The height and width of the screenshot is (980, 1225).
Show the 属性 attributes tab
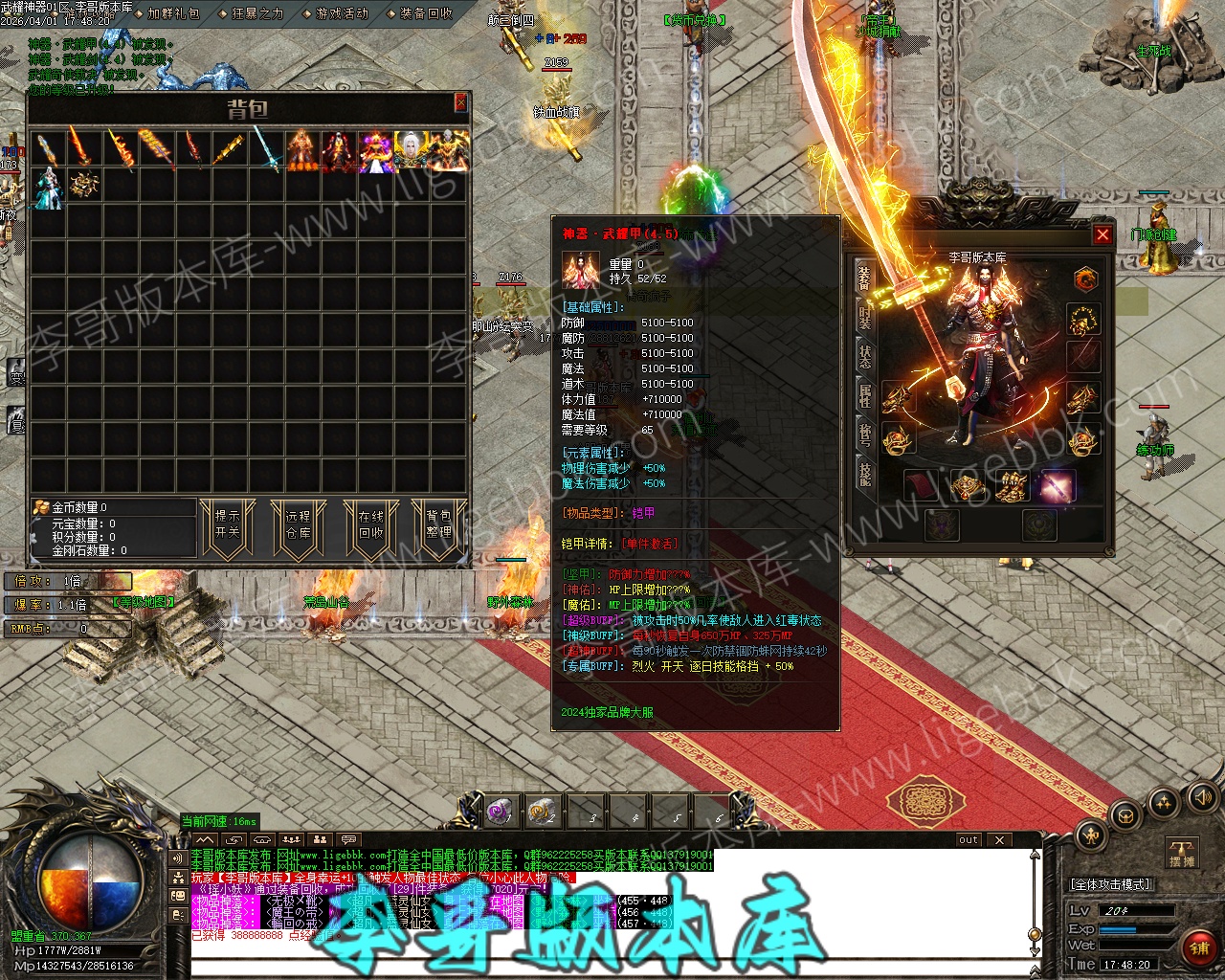(865, 394)
